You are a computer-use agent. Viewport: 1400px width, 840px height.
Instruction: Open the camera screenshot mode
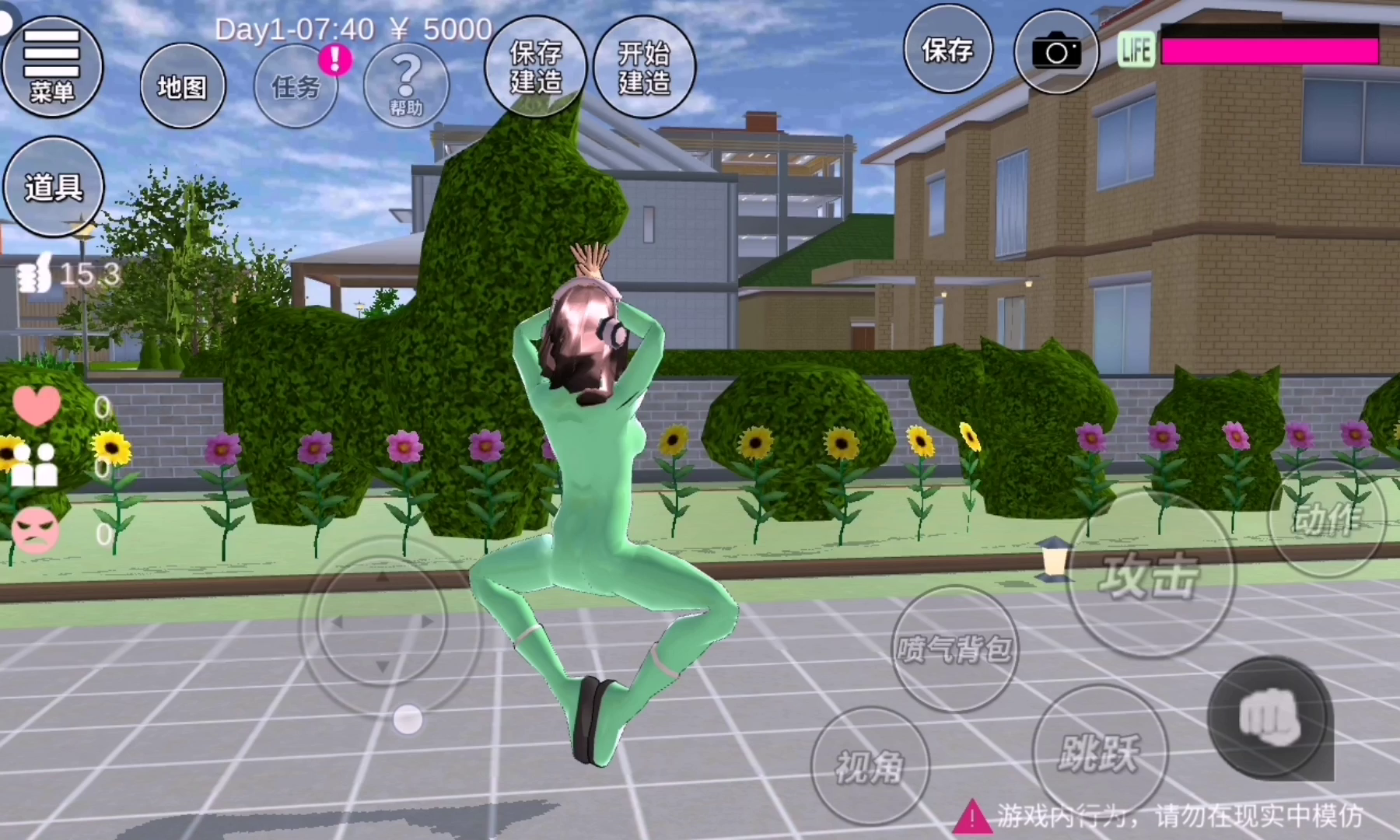click(1055, 52)
